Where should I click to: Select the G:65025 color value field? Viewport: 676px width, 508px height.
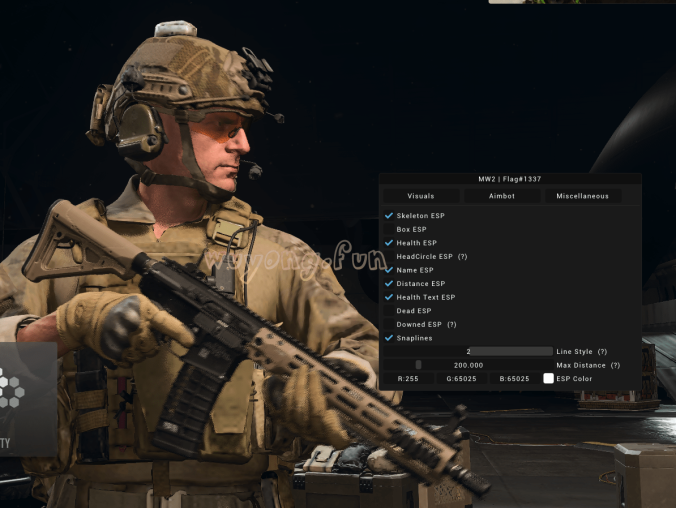tap(461, 379)
